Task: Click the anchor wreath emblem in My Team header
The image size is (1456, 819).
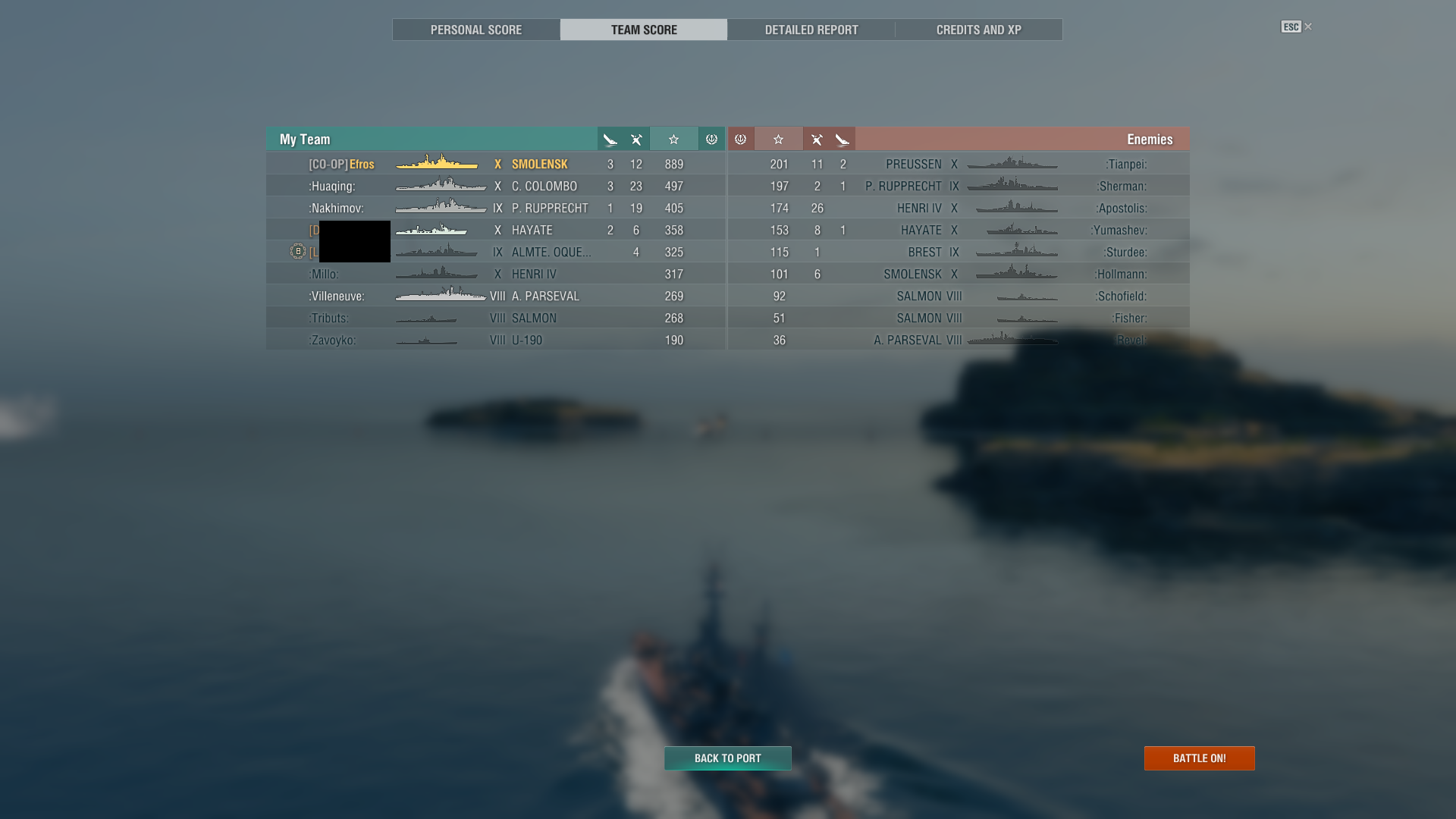Action: 711,139
